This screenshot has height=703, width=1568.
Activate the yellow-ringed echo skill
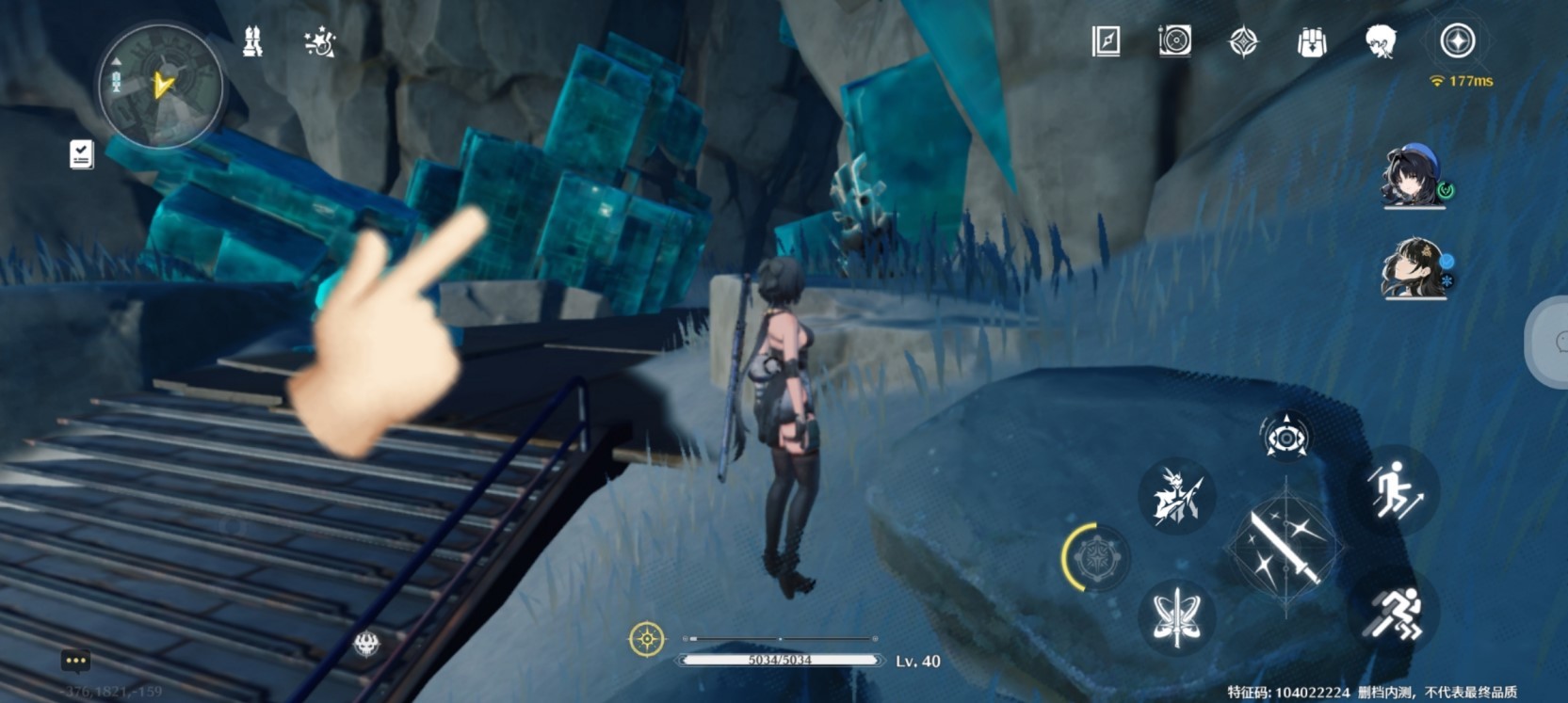point(1096,558)
